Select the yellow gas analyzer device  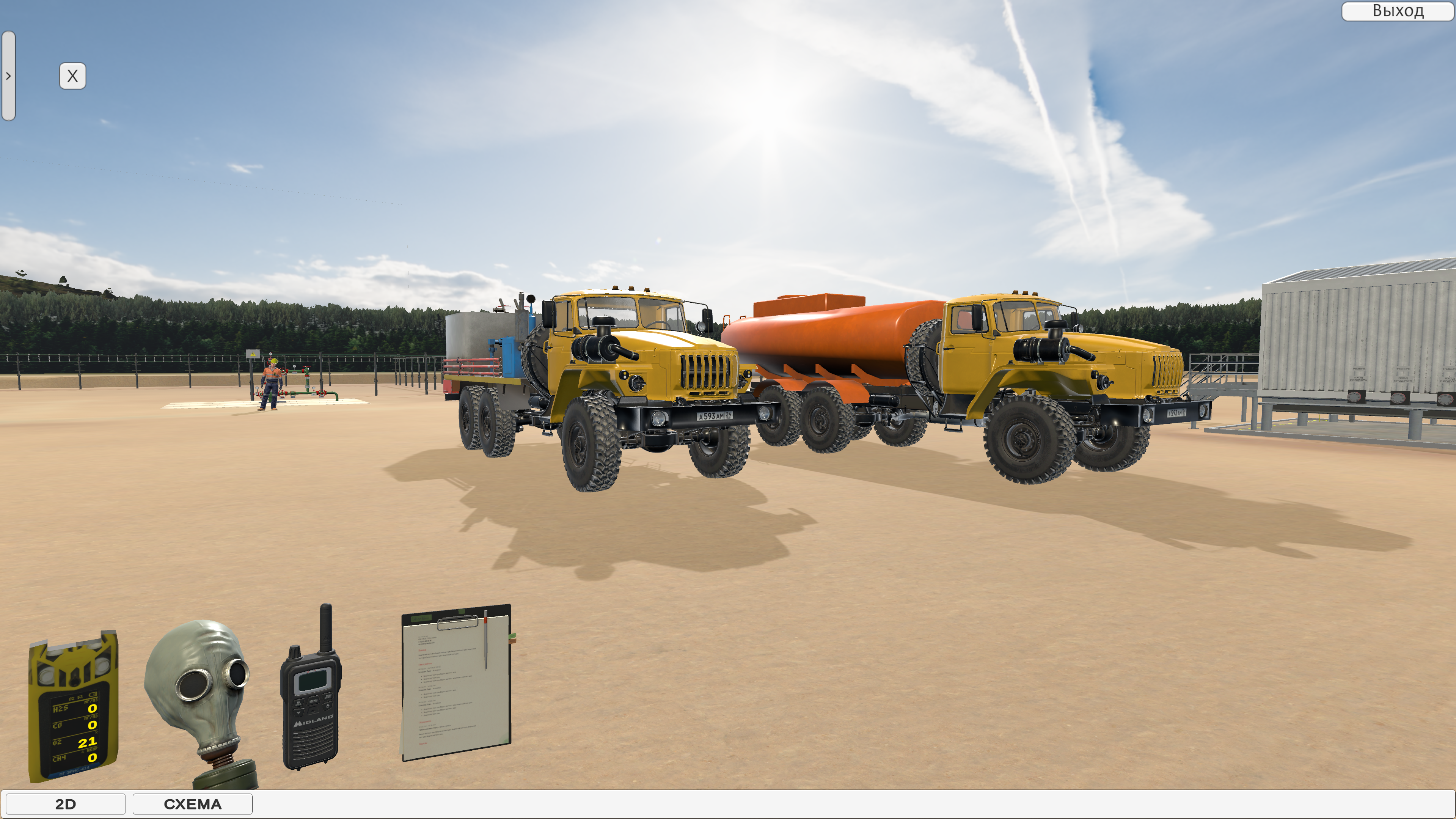(x=74, y=706)
